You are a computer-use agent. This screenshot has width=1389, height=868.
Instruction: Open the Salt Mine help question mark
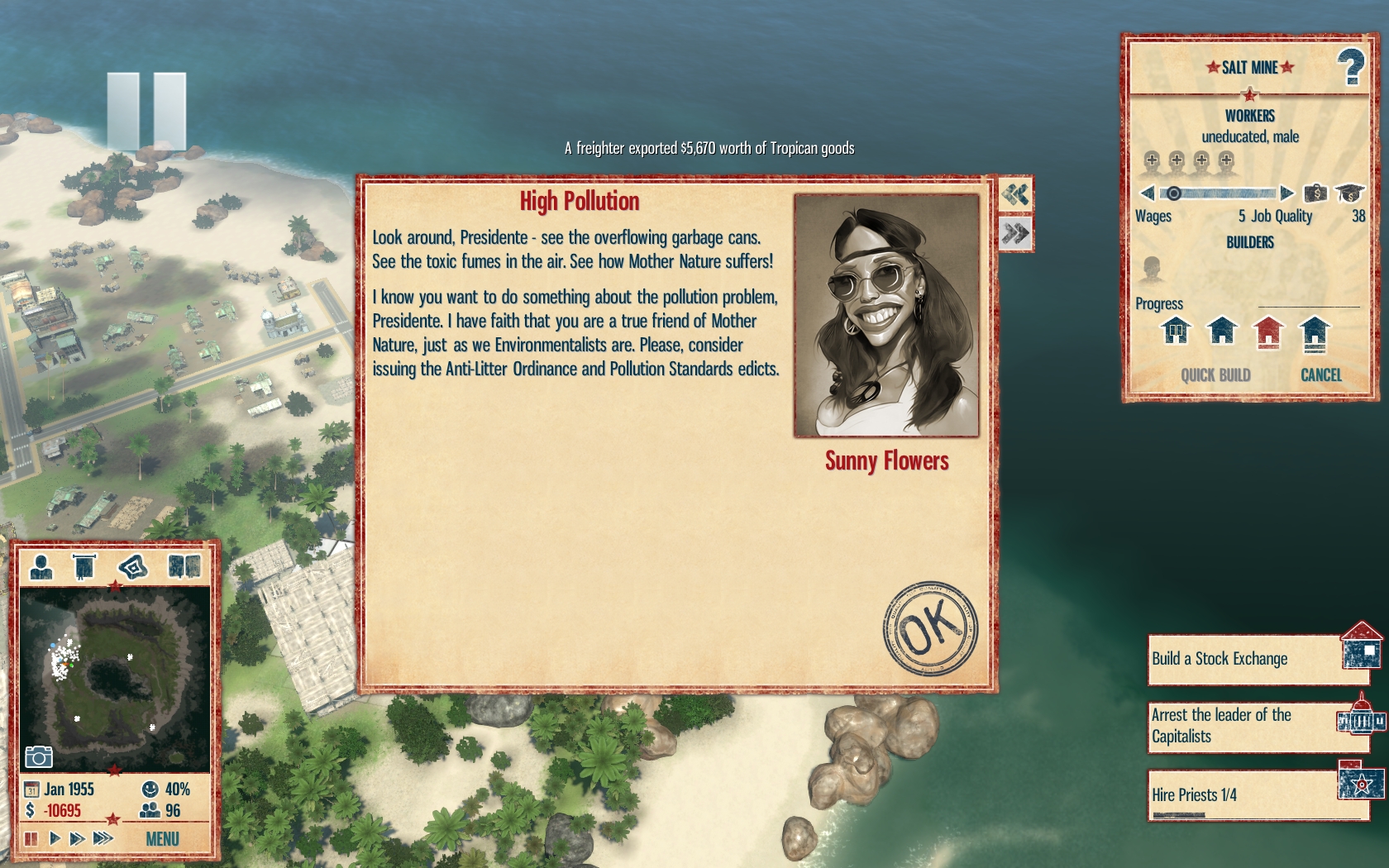pos(1350,67)
